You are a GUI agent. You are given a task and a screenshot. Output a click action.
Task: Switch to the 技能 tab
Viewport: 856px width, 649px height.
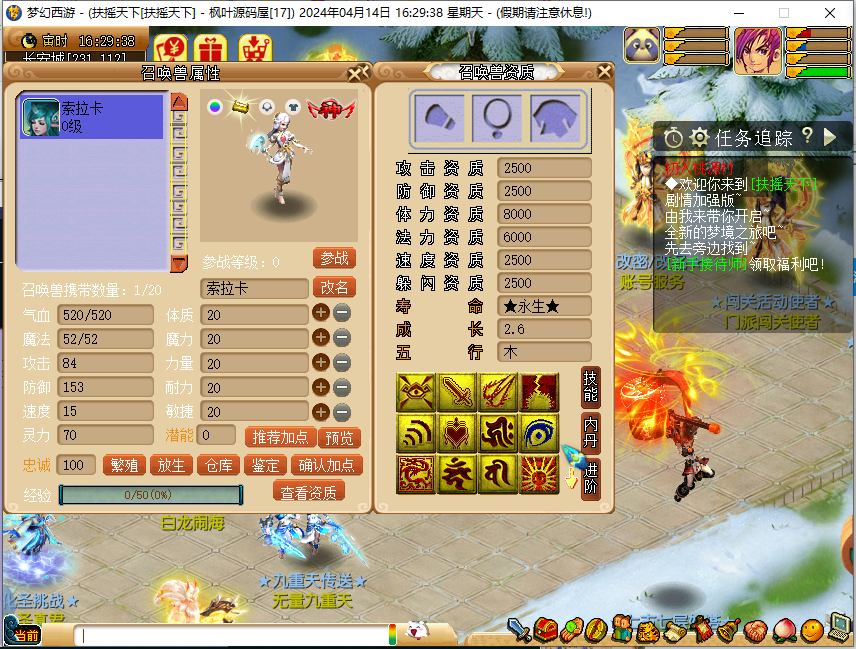pos(591,385)
